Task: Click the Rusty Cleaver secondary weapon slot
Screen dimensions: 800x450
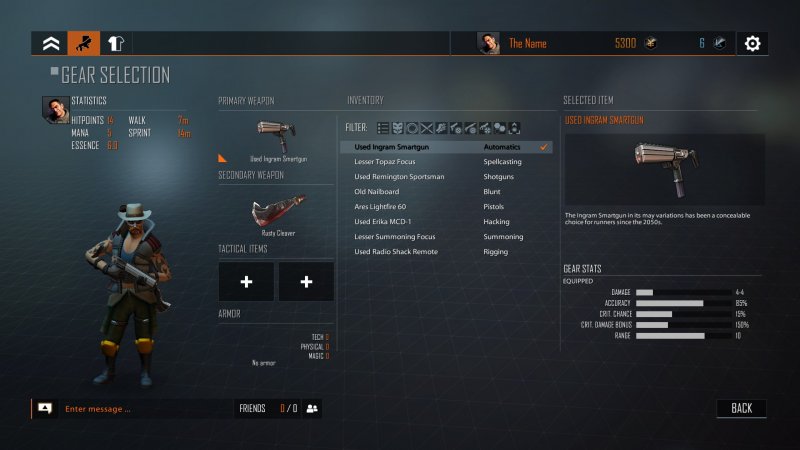Action: pyautogui.click(x=276, y=212)
